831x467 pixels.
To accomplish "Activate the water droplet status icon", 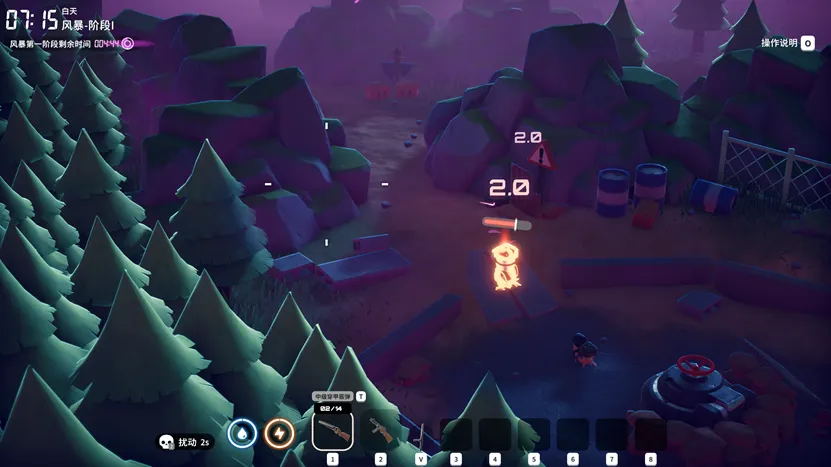I will click(x=242, y=432).
